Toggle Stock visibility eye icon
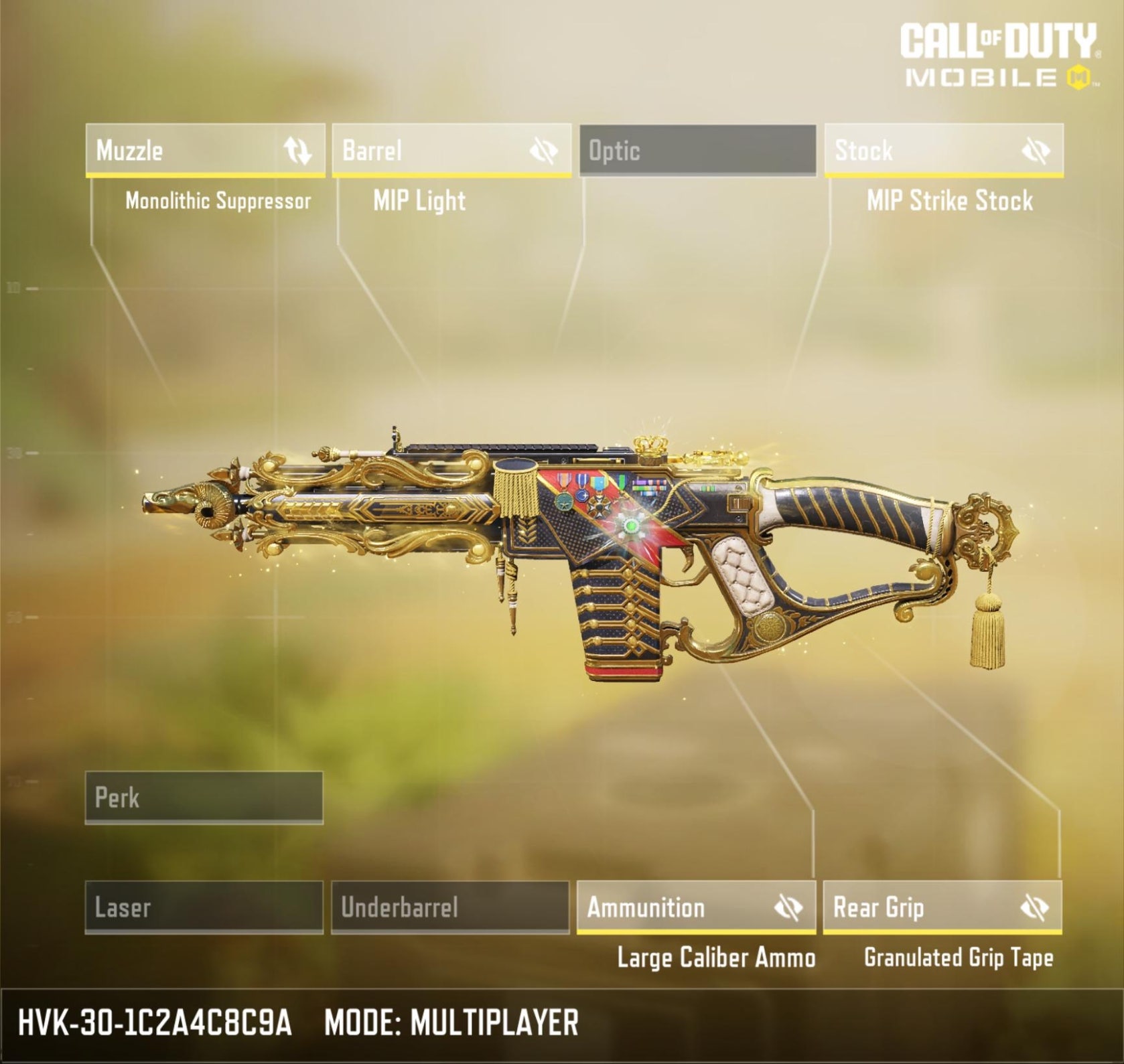 (x=1036, y=151)
